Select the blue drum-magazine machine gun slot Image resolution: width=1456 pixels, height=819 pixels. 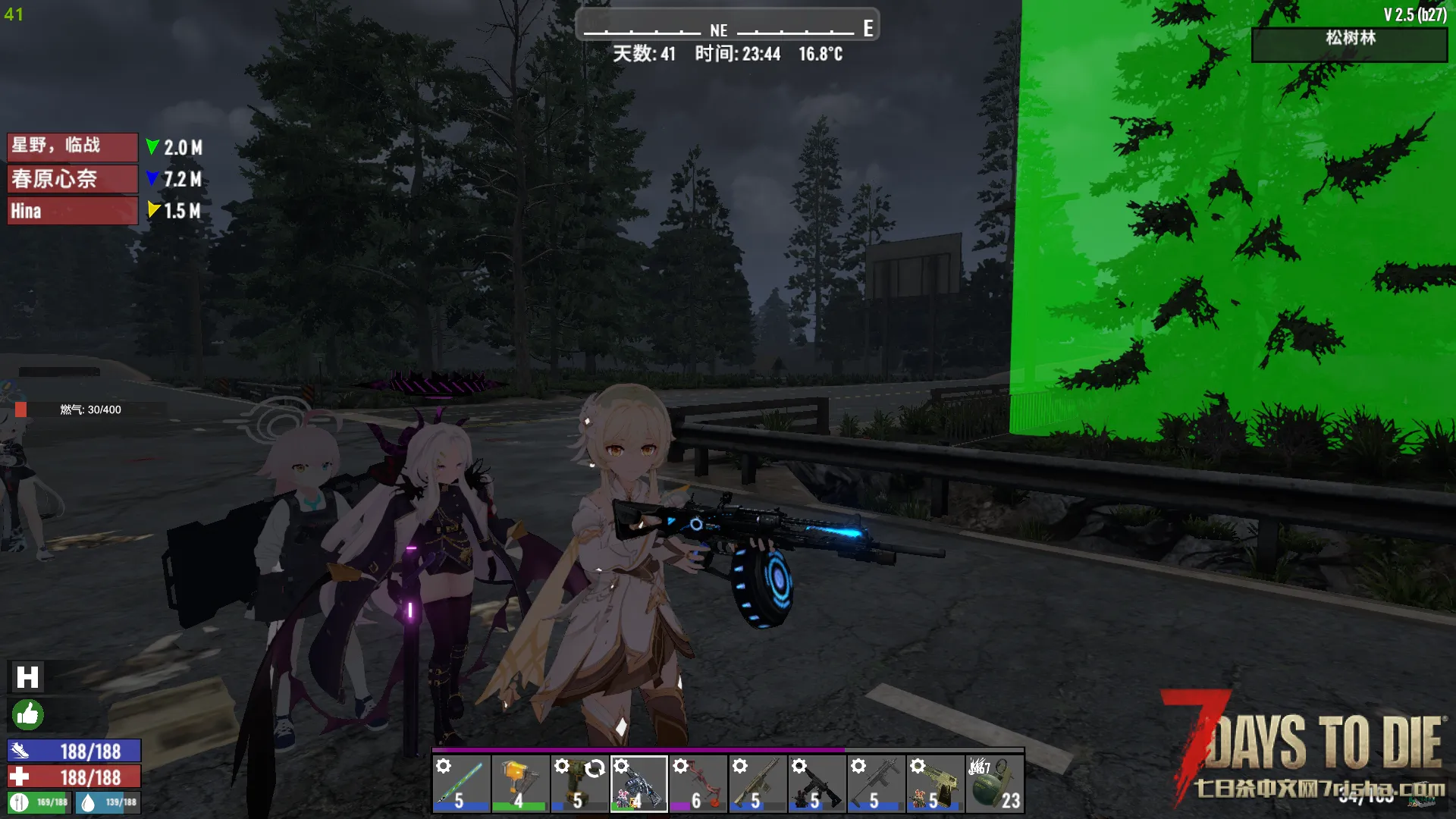(639, 784)
